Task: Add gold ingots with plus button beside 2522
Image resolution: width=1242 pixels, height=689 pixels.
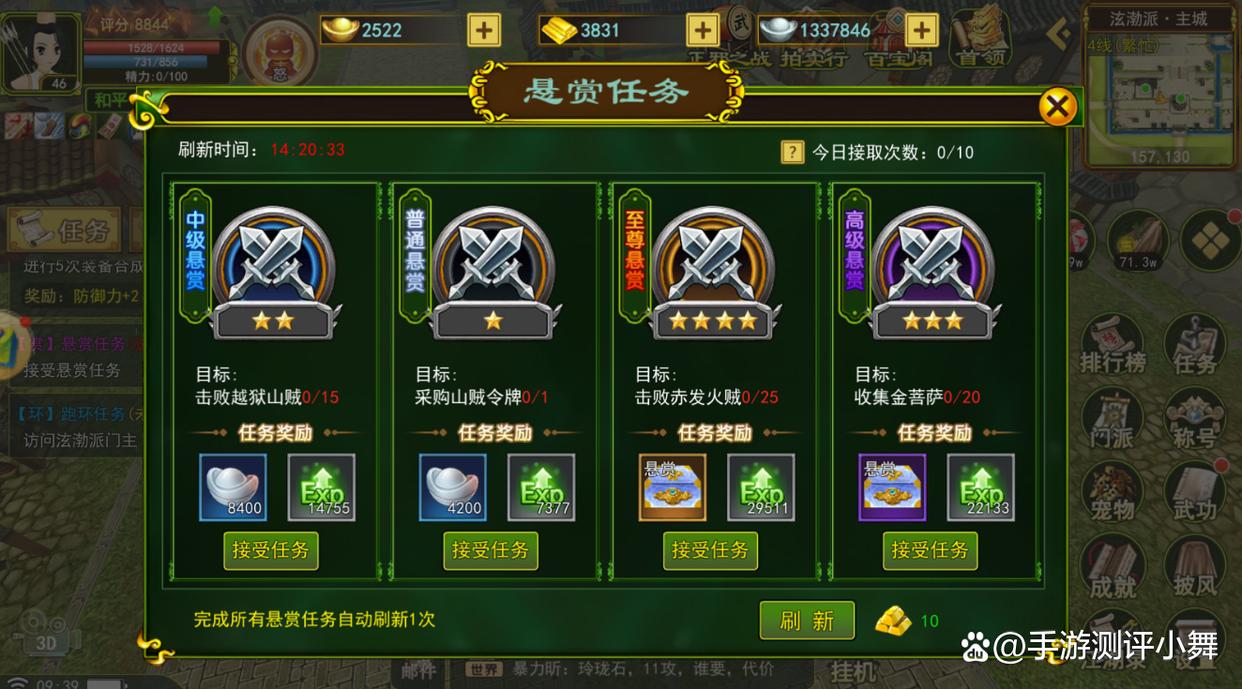Action: 484,30
